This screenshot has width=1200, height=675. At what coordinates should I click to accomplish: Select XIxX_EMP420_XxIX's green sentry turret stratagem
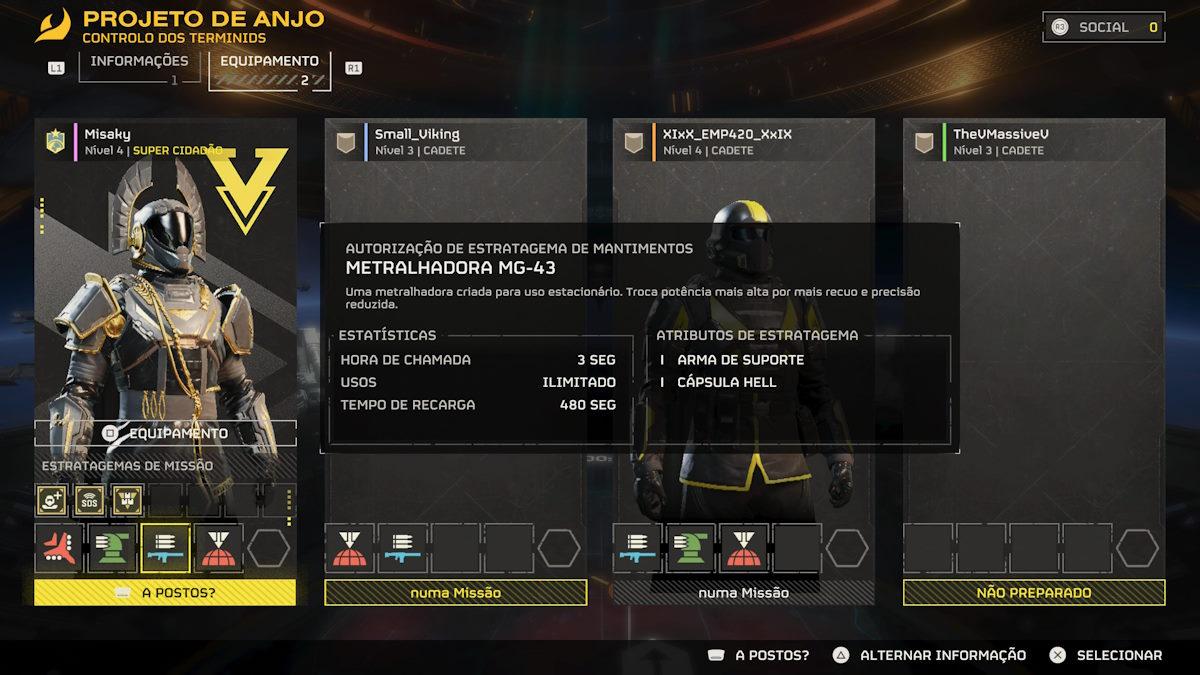coord(692,548)
